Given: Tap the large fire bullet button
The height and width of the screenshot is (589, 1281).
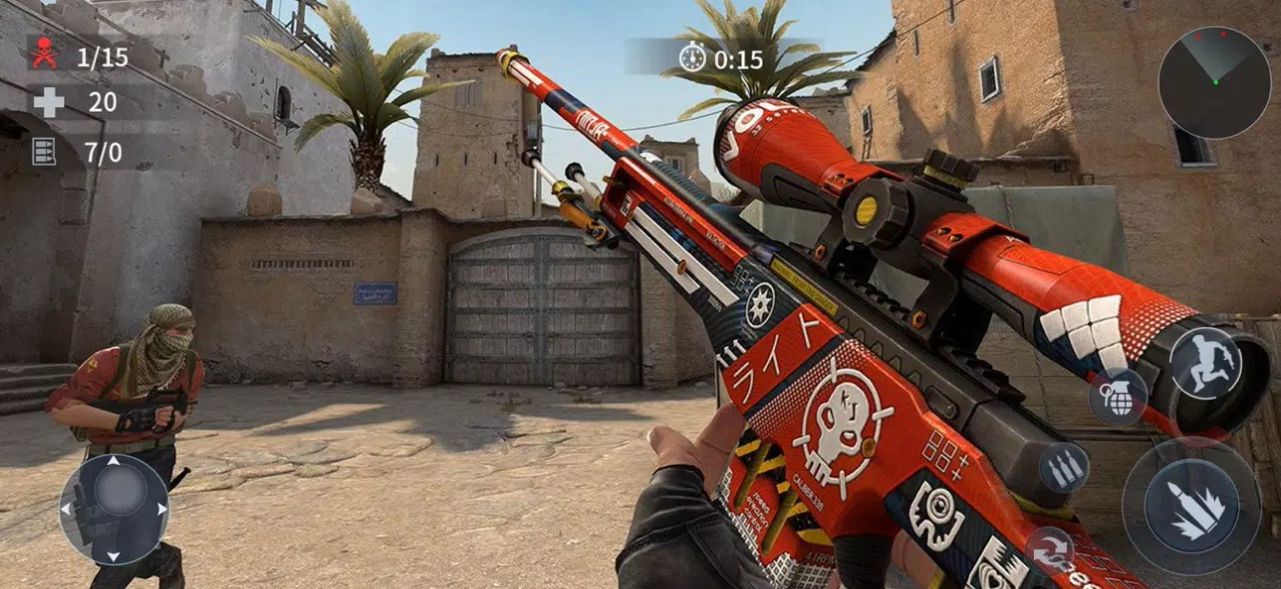Looking at the screenshot, I should click(x=1191, y=505).
